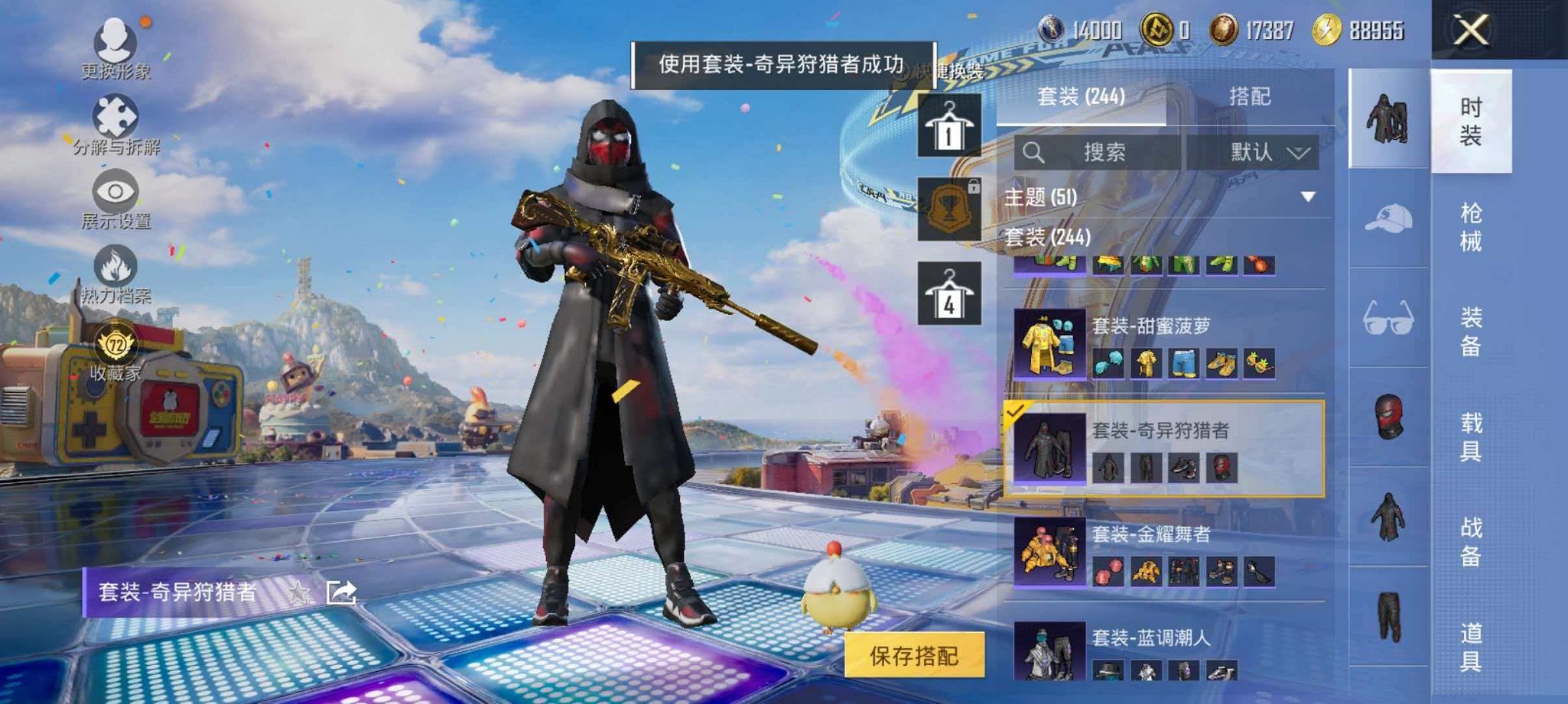Image resolution: width=1568 pixels, height=704 pixels.
Task: Open the 默认 sorting dropdown
Action: tap(1270, 152)
